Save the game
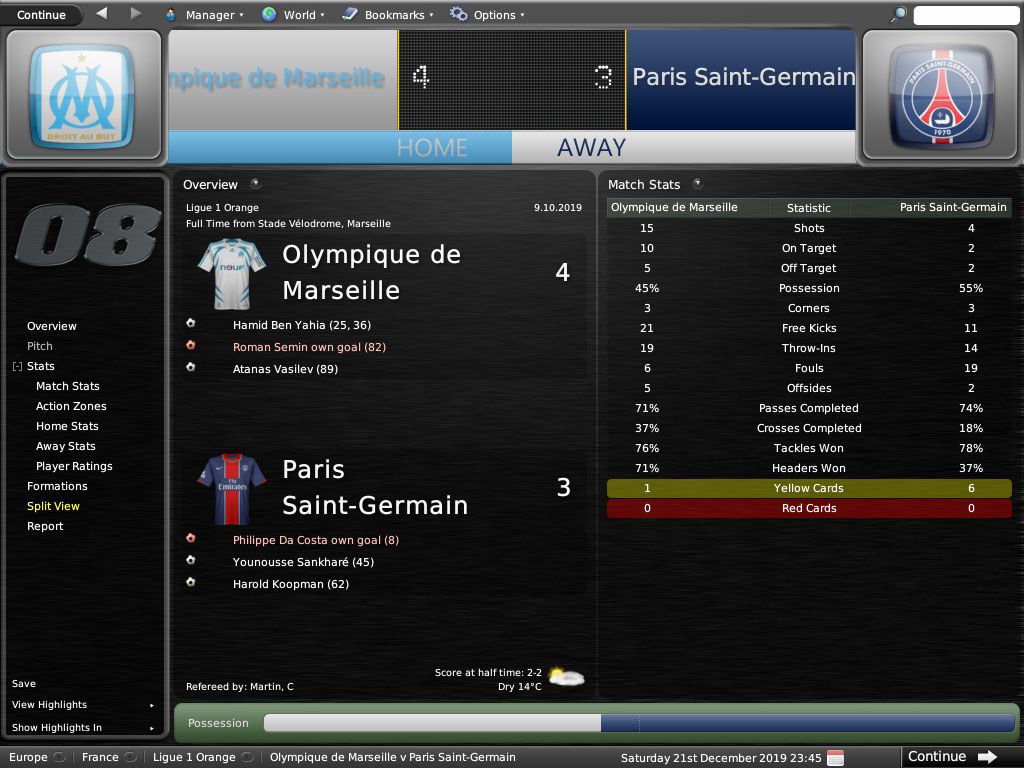The image size is (1024, 768). 24,684
